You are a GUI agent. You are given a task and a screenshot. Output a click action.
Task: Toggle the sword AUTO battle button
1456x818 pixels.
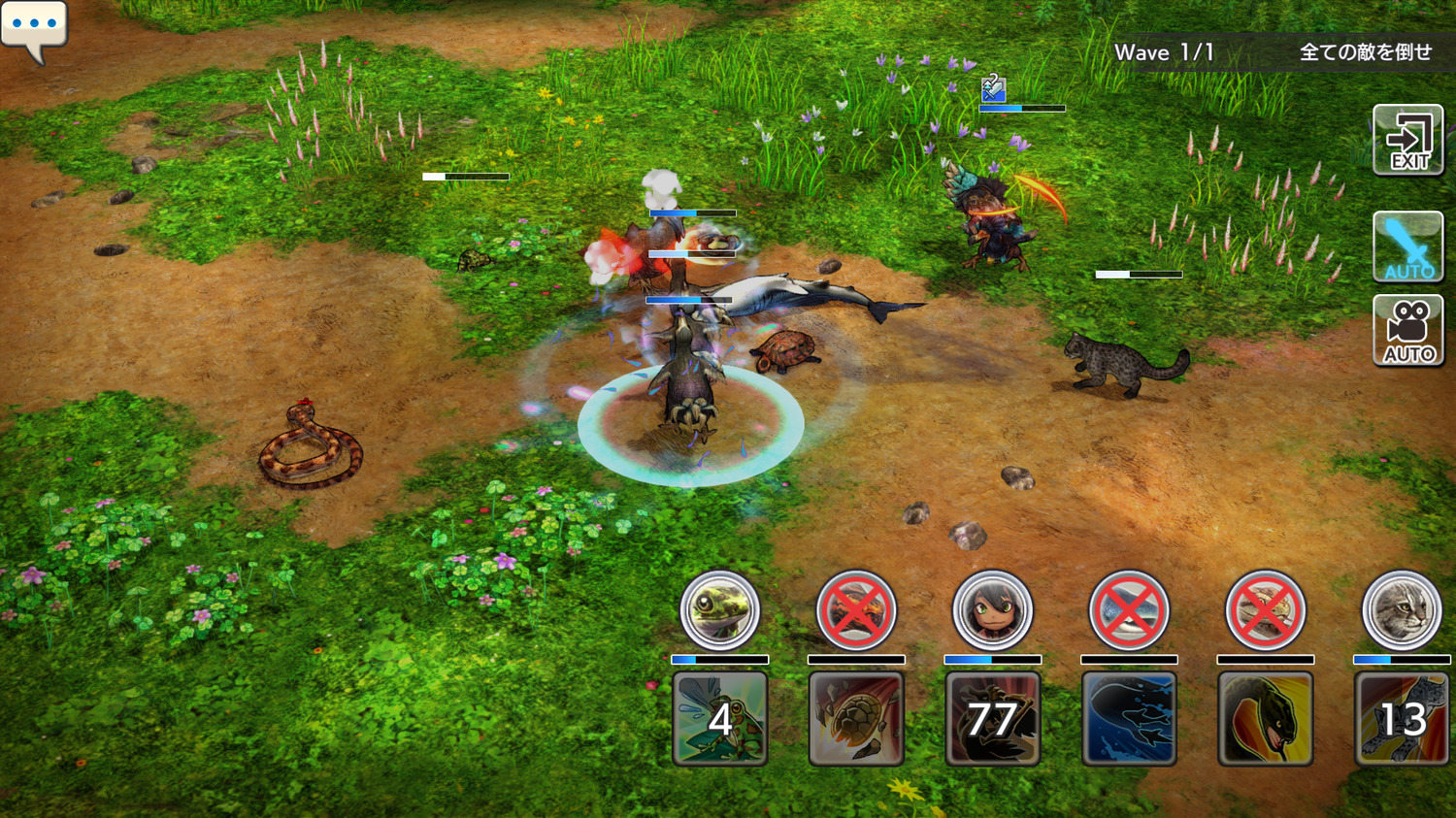pyautogui.click(x=1407, y=246)
